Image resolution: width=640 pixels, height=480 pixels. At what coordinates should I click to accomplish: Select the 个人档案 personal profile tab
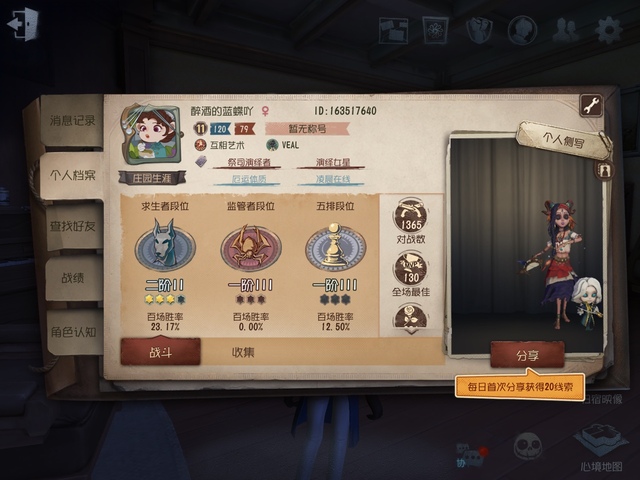click(x=72, y=175)
